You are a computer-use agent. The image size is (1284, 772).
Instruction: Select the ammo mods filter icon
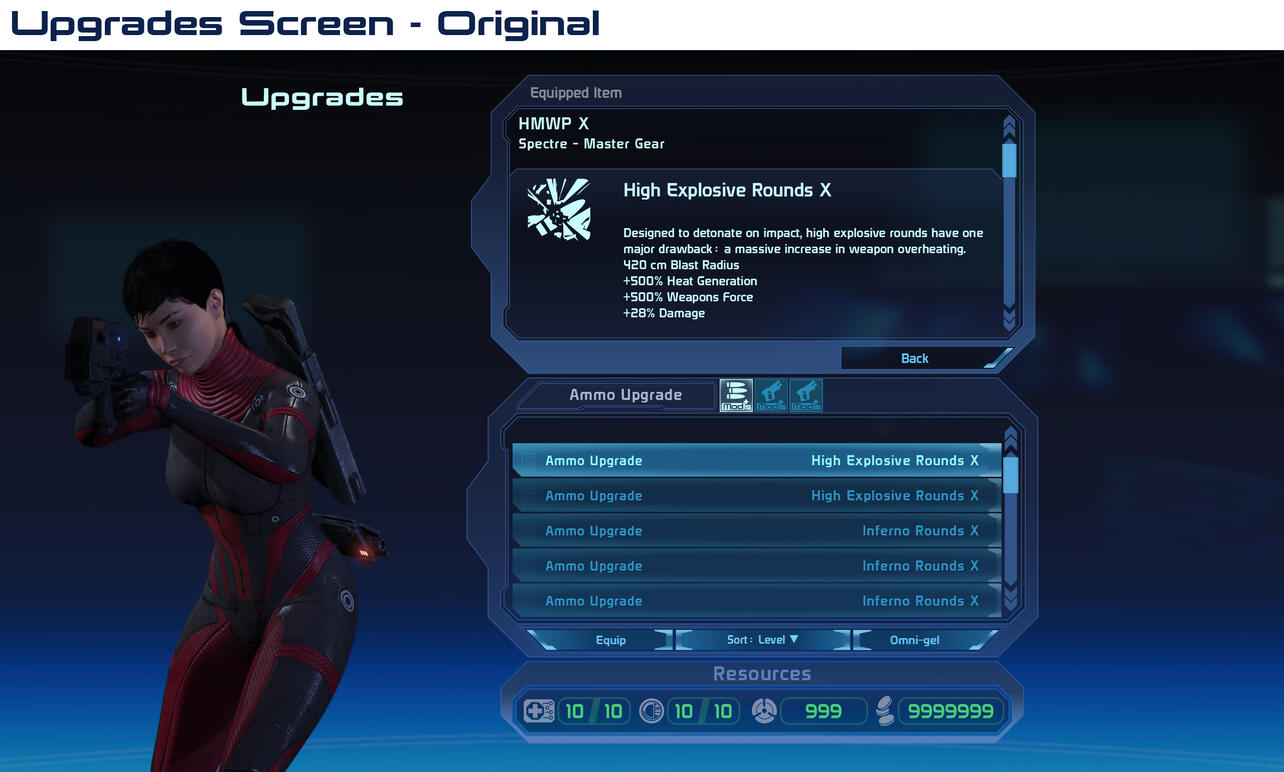tap(735, 395)
